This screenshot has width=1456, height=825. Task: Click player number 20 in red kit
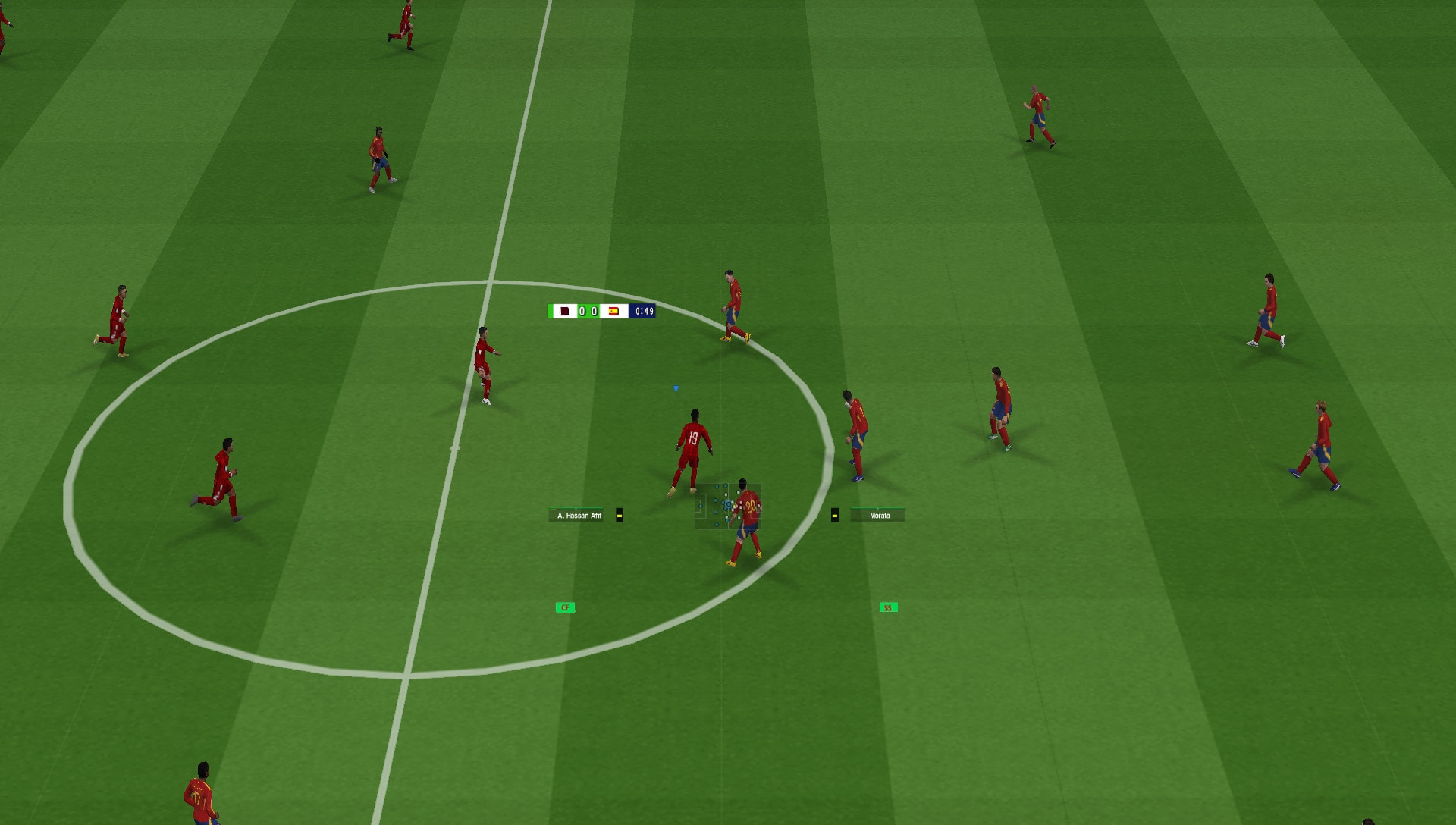coord(750,506)
